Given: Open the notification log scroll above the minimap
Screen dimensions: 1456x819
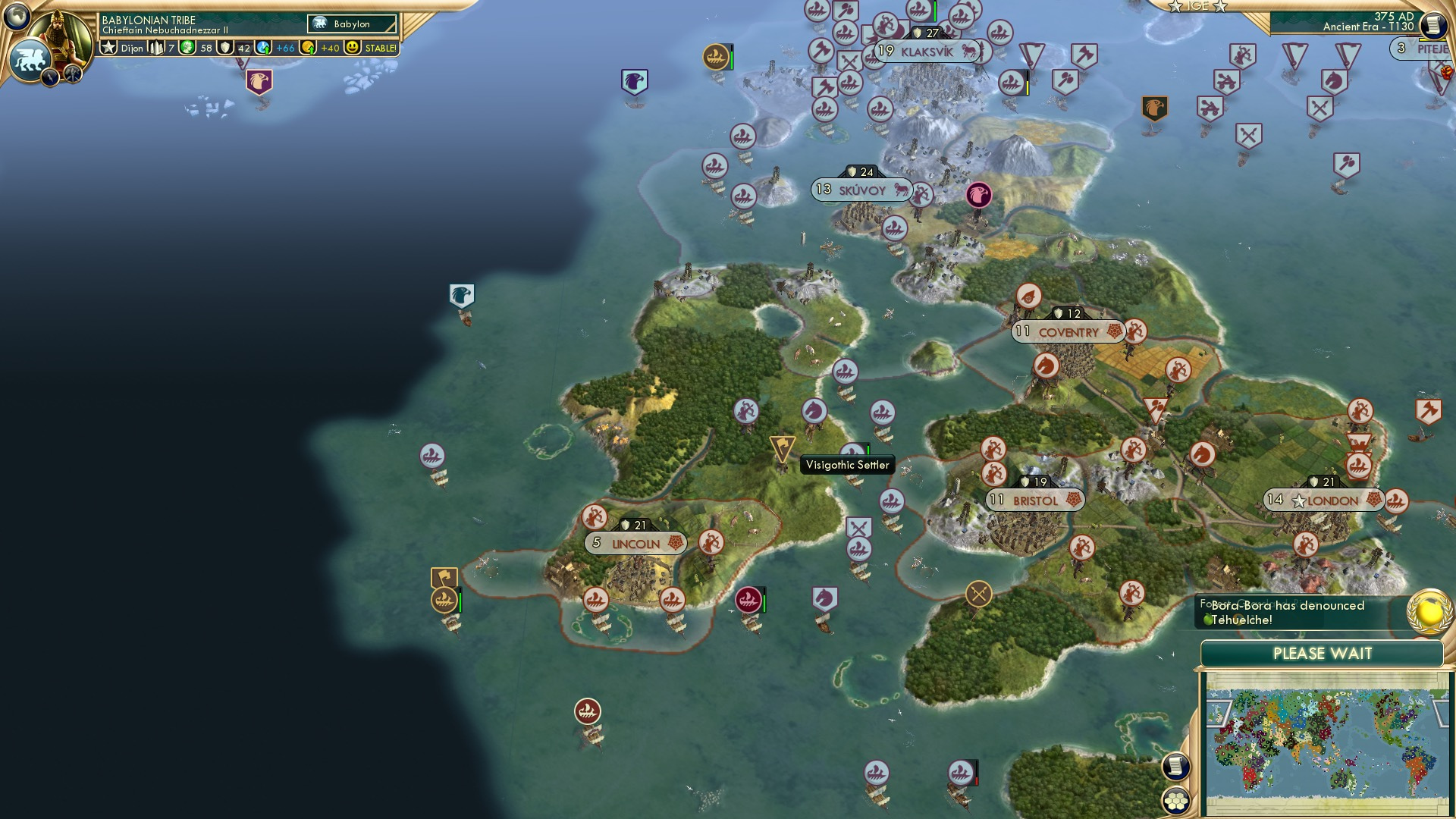Looking at the screenshot, I should pyautogui.click(x=1176, y=767).
